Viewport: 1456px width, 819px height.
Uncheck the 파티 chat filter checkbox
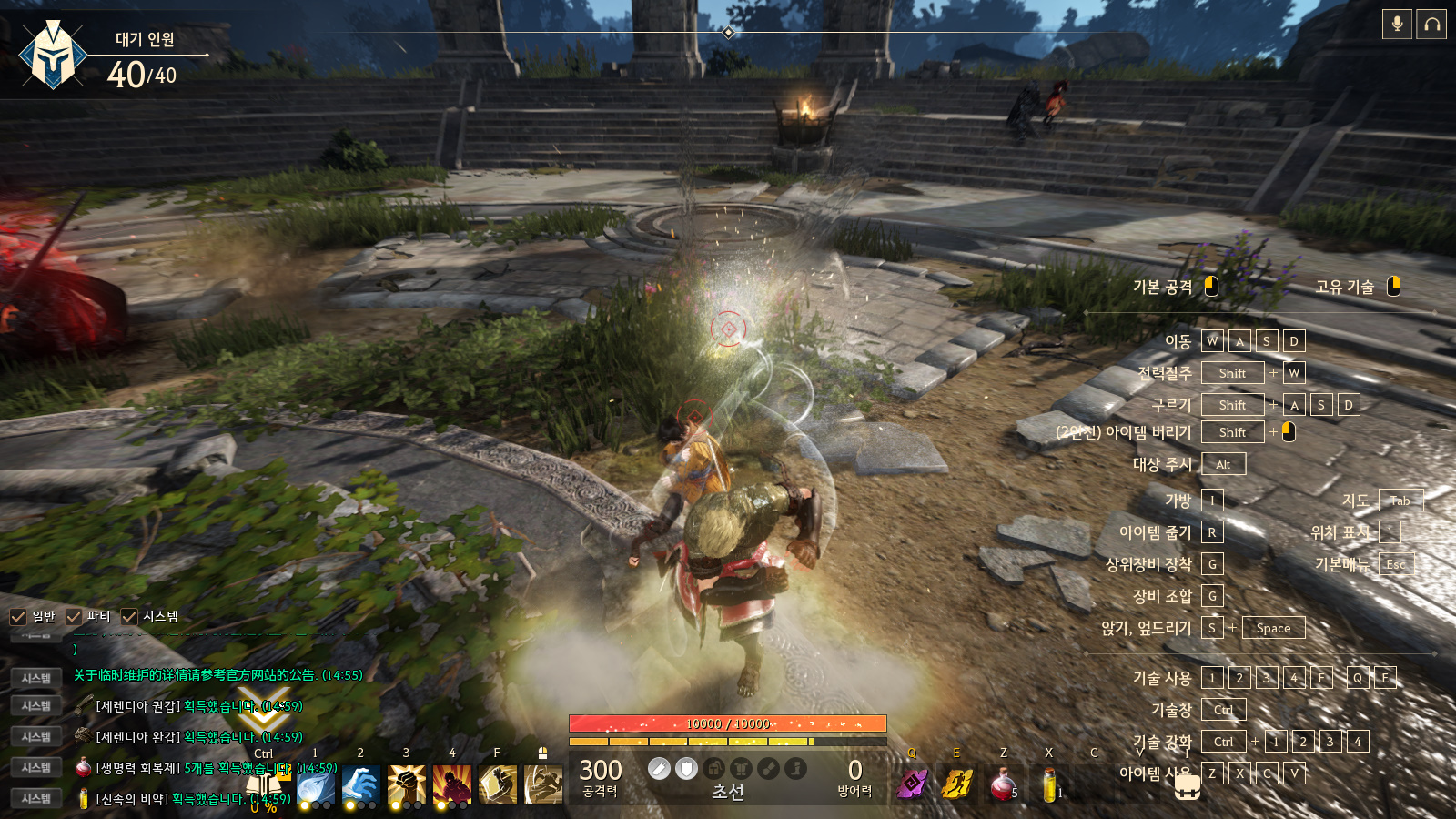pyautogui.click(x=74, y=617)
